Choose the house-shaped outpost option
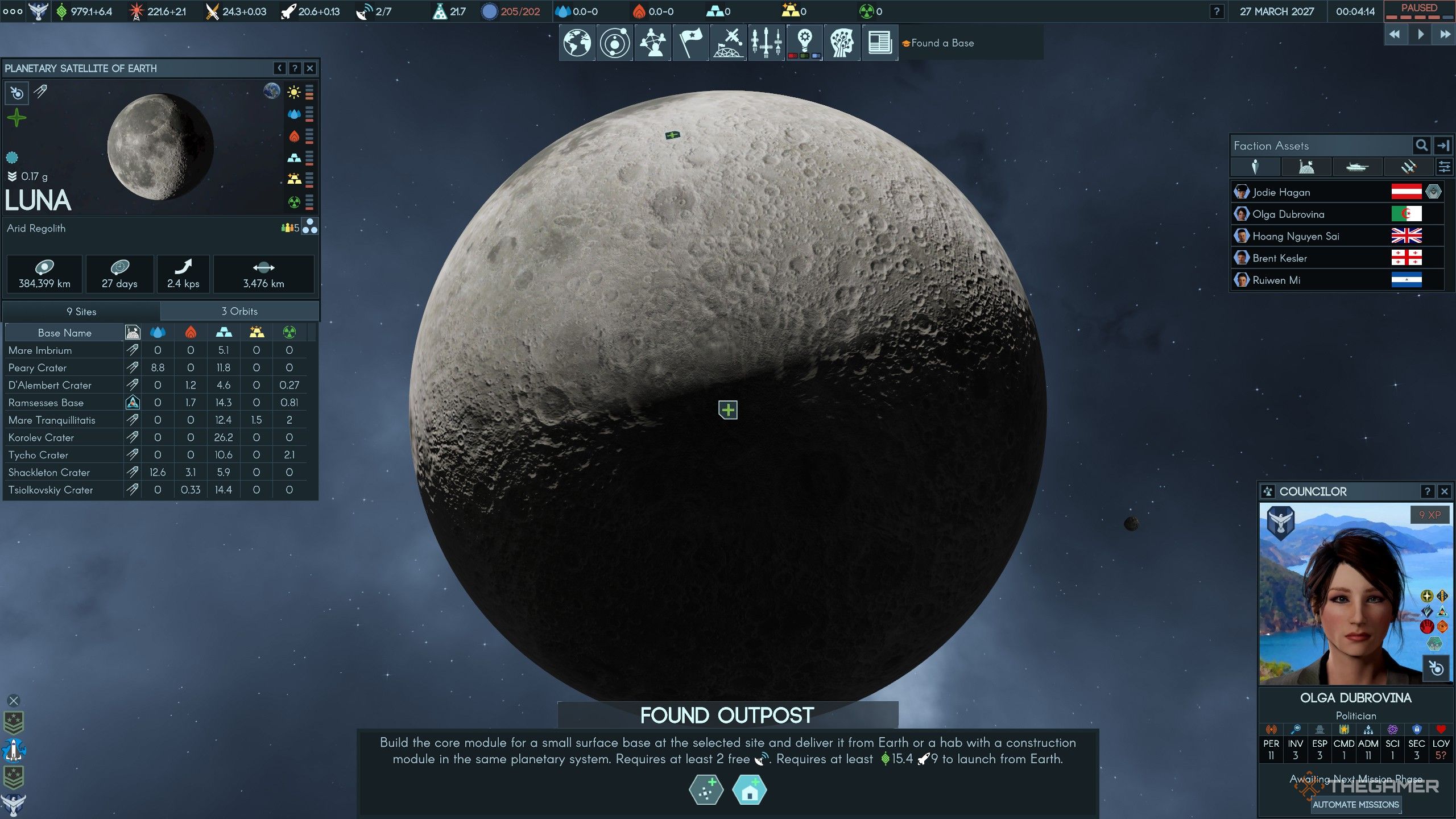This screenshot has height=819, width=1456. click(750, 791)
